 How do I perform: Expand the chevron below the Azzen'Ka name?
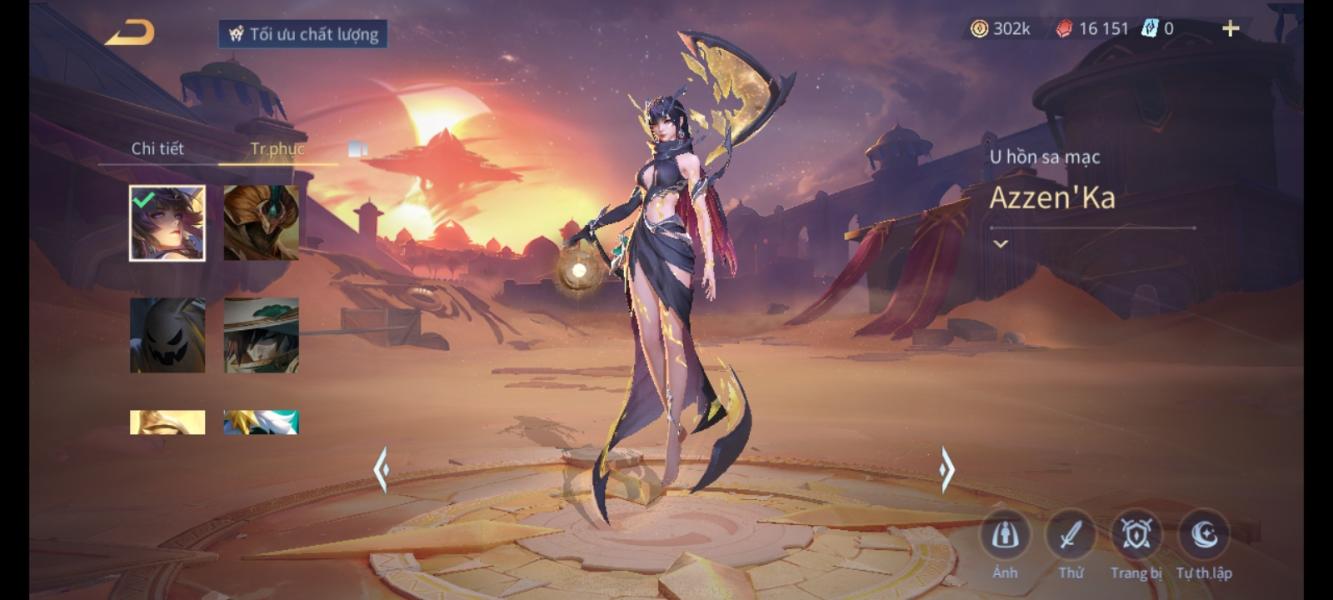click(x=1000, y=244)
